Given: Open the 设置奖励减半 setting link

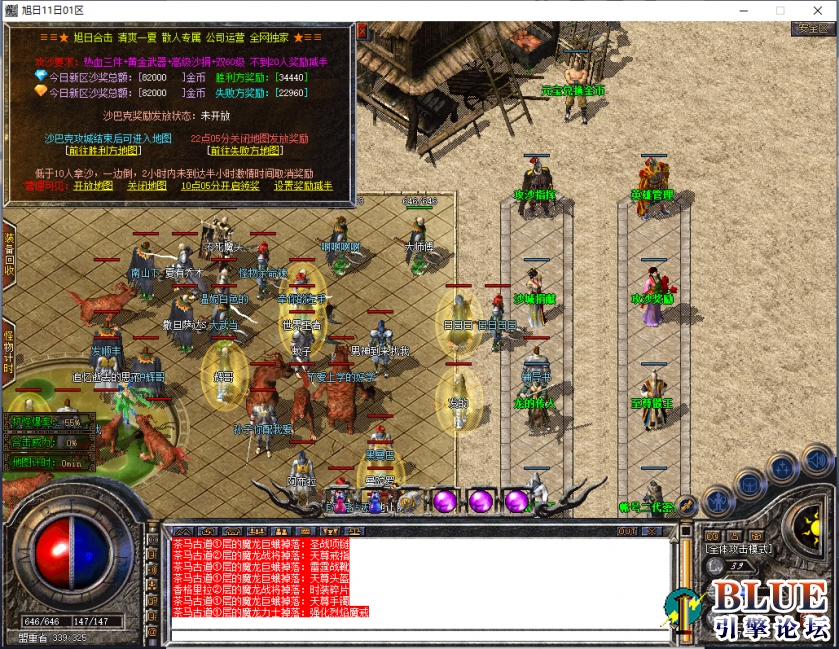Looking at the screenshot, I should (304, 186).
